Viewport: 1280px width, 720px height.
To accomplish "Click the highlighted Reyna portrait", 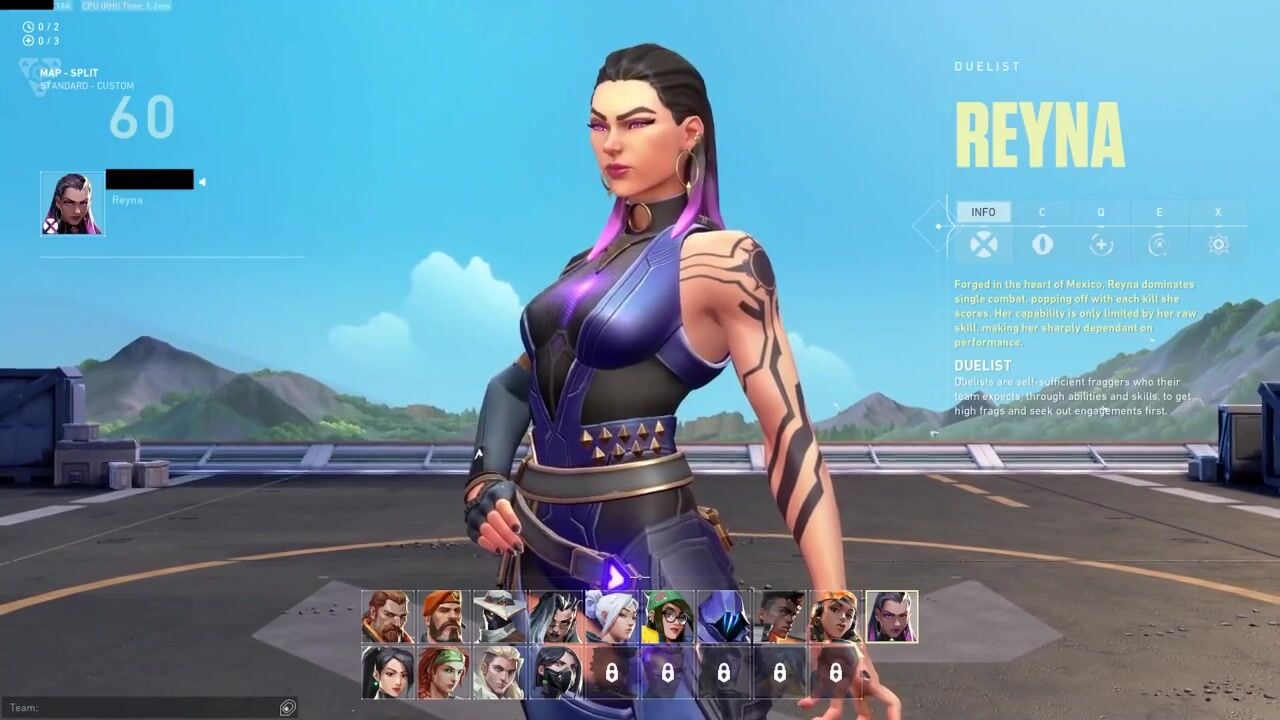I will tap(891, 617).
